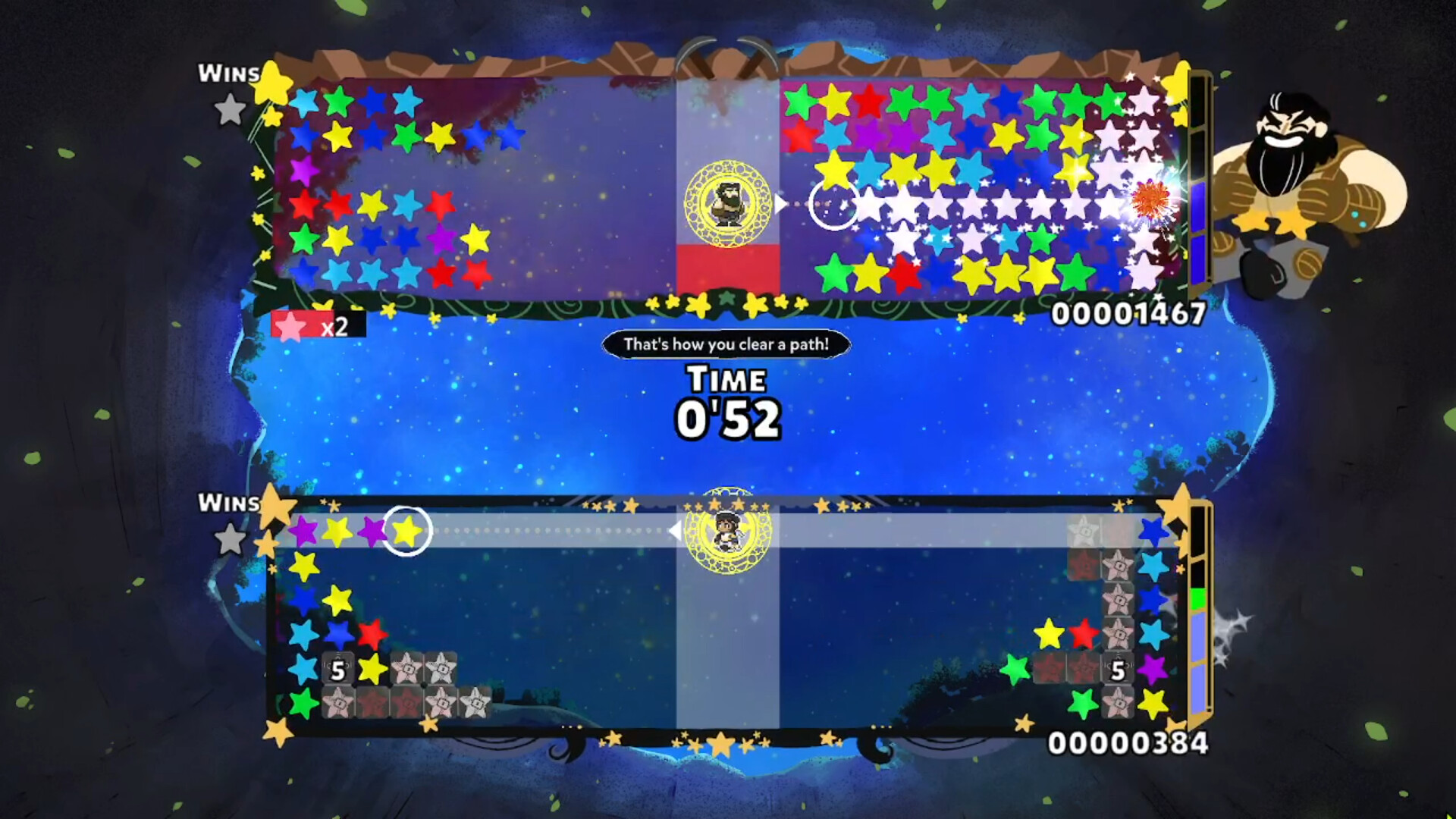Select the green gauge segment on the bottom meter

click(1197, 598)
